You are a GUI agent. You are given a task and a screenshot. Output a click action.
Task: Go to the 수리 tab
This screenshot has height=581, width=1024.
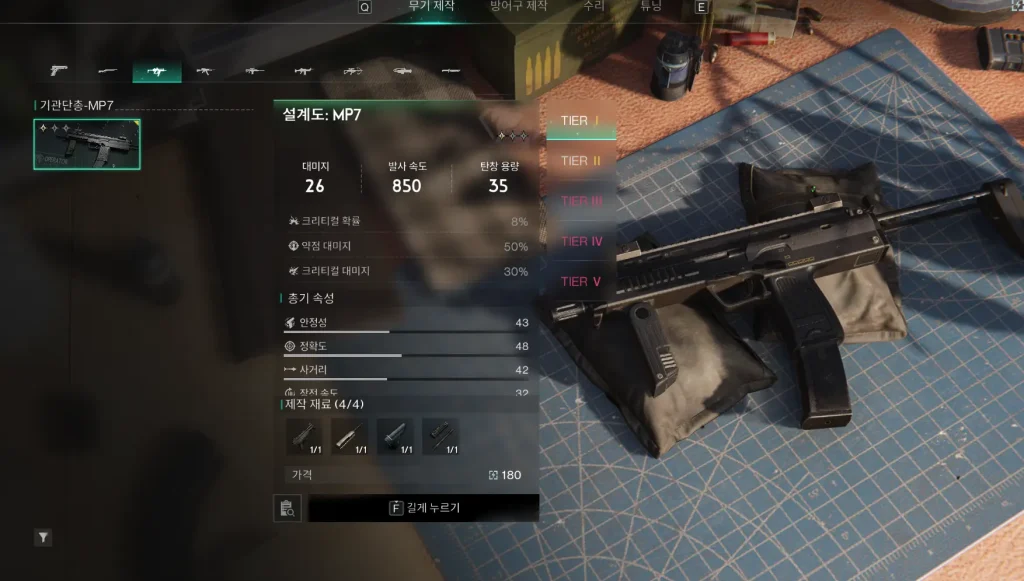click(593, 6)
